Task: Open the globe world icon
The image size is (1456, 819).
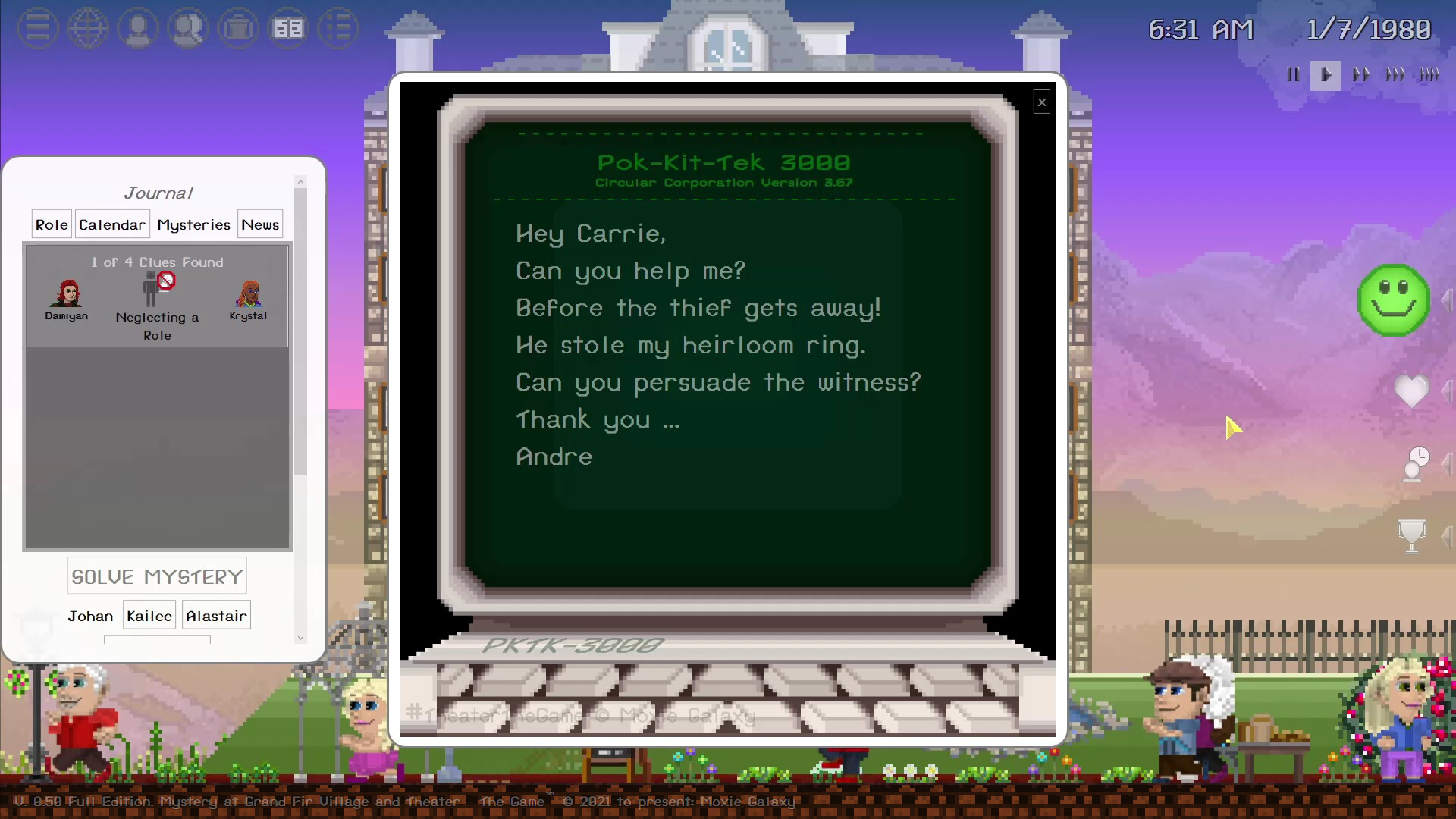Action: [x=87, y=29]
